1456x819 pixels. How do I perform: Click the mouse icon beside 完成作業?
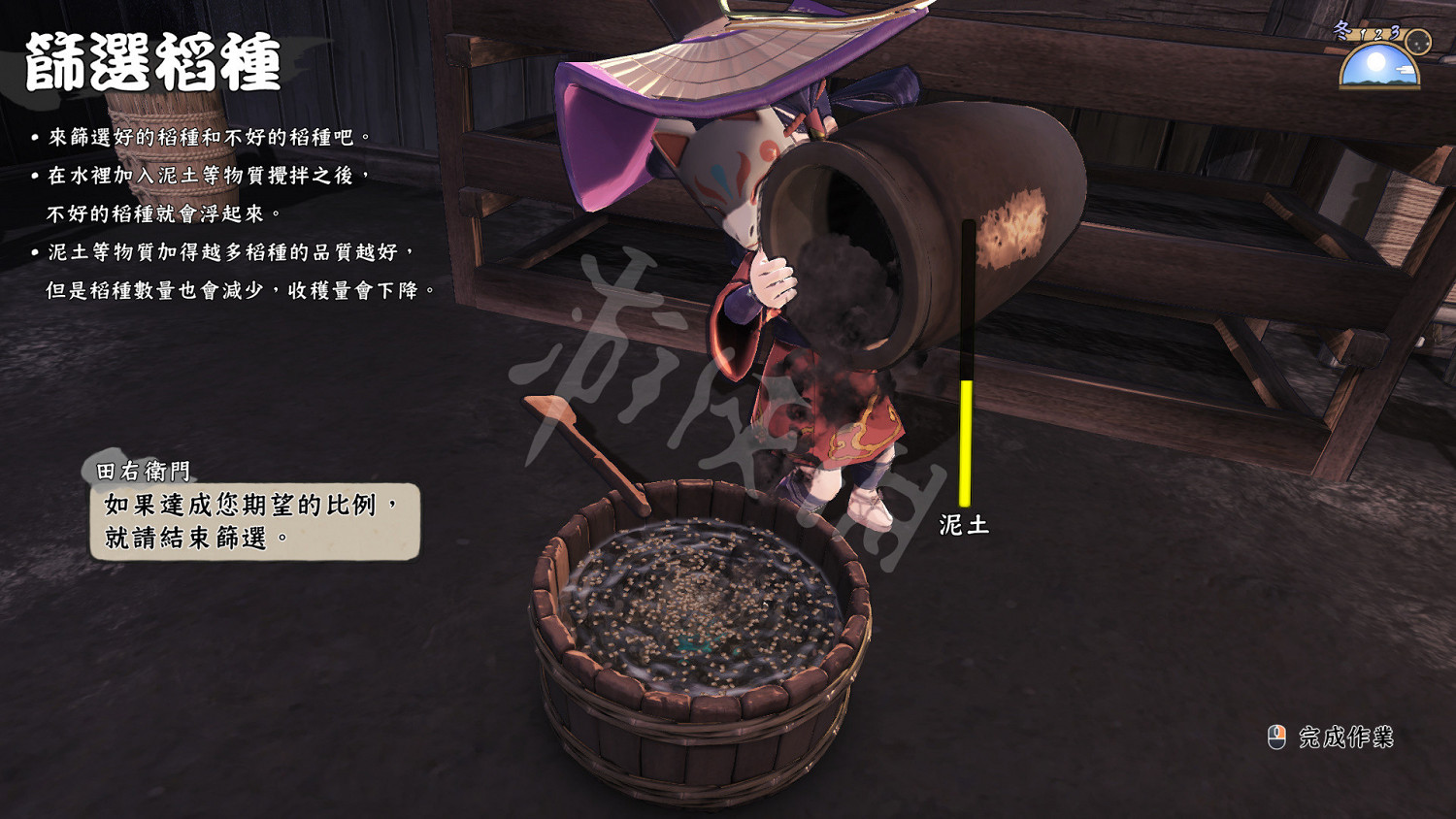click(x=1278, y=738)
